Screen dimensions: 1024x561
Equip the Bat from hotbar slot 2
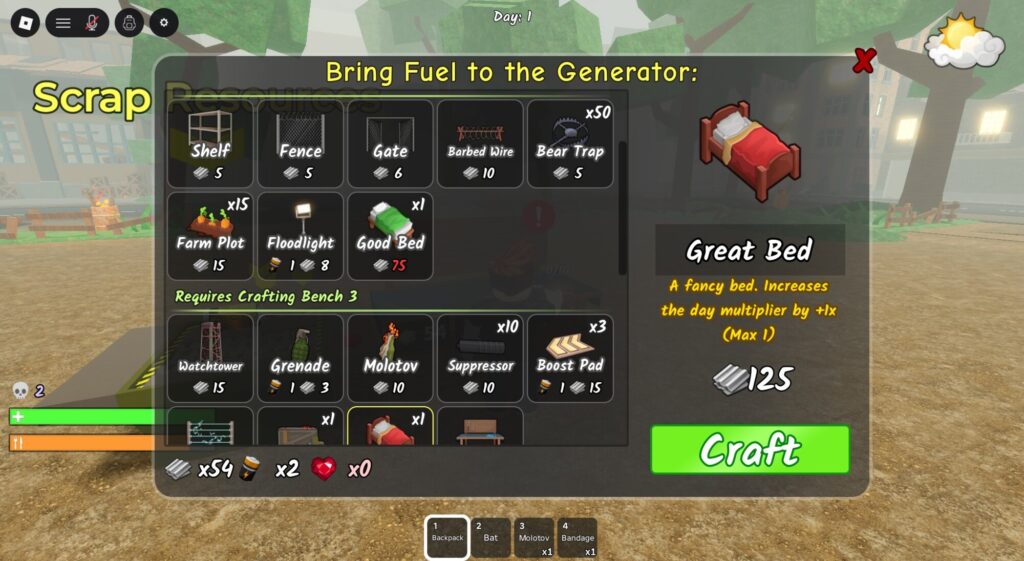pyautogui.click(x=490, y=537)
